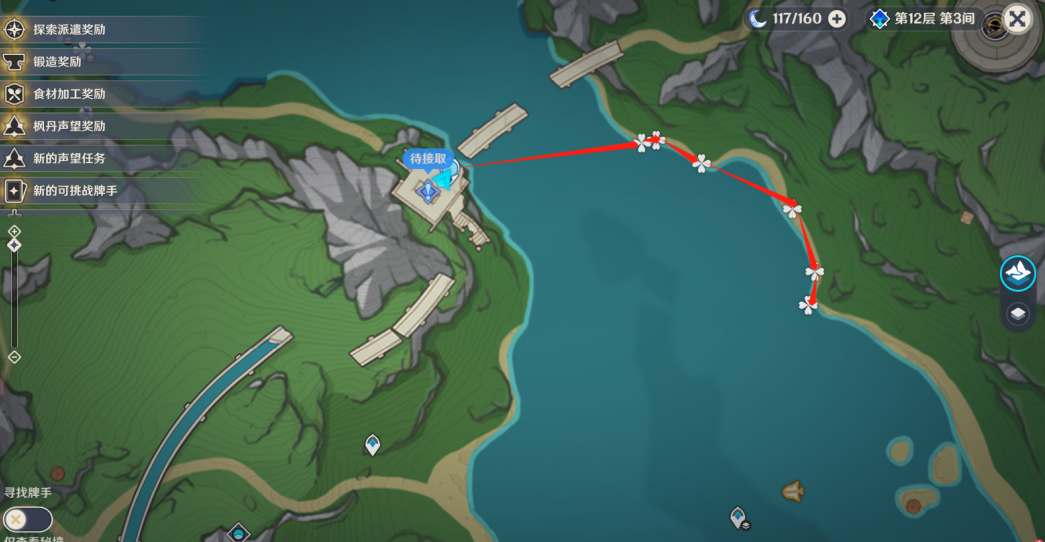Viewport: 1045px width, 542px height.
Task: Add resin with the plus button
Action: [837, 19]
